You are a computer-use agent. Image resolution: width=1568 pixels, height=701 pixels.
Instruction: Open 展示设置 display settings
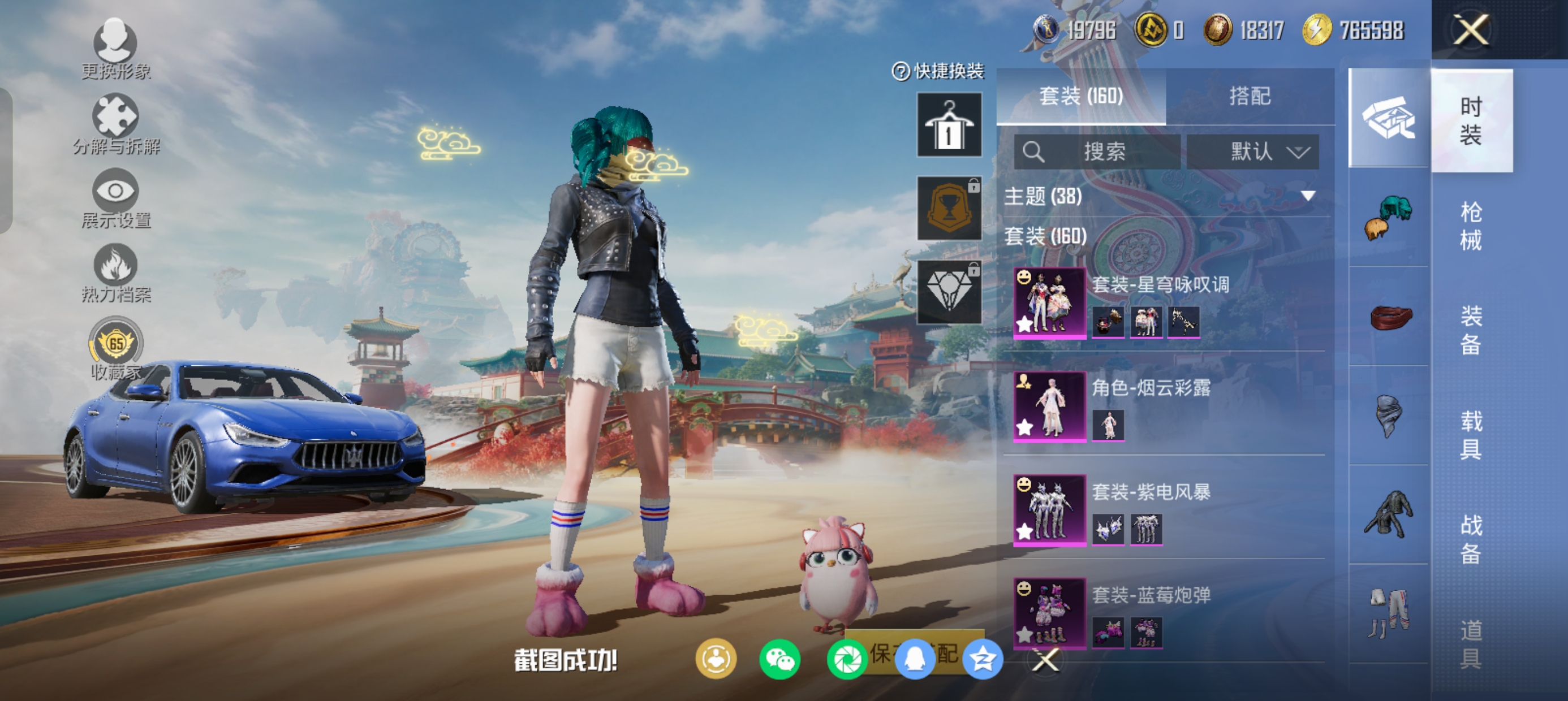click(115, 198)
